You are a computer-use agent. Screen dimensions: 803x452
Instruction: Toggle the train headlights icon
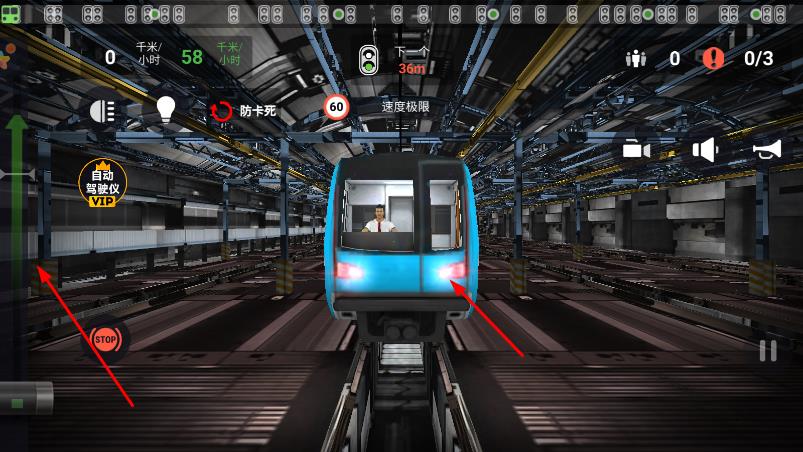coord(103,111)
